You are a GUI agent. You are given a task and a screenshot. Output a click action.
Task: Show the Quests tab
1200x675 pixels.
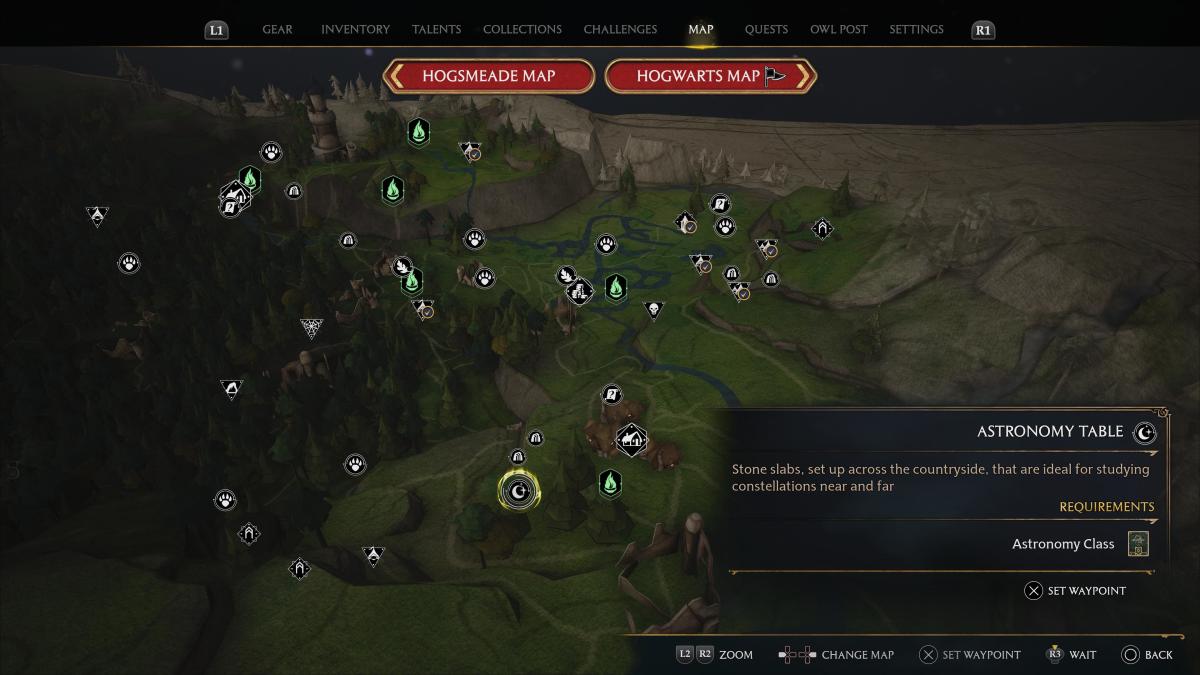(766, 30)
